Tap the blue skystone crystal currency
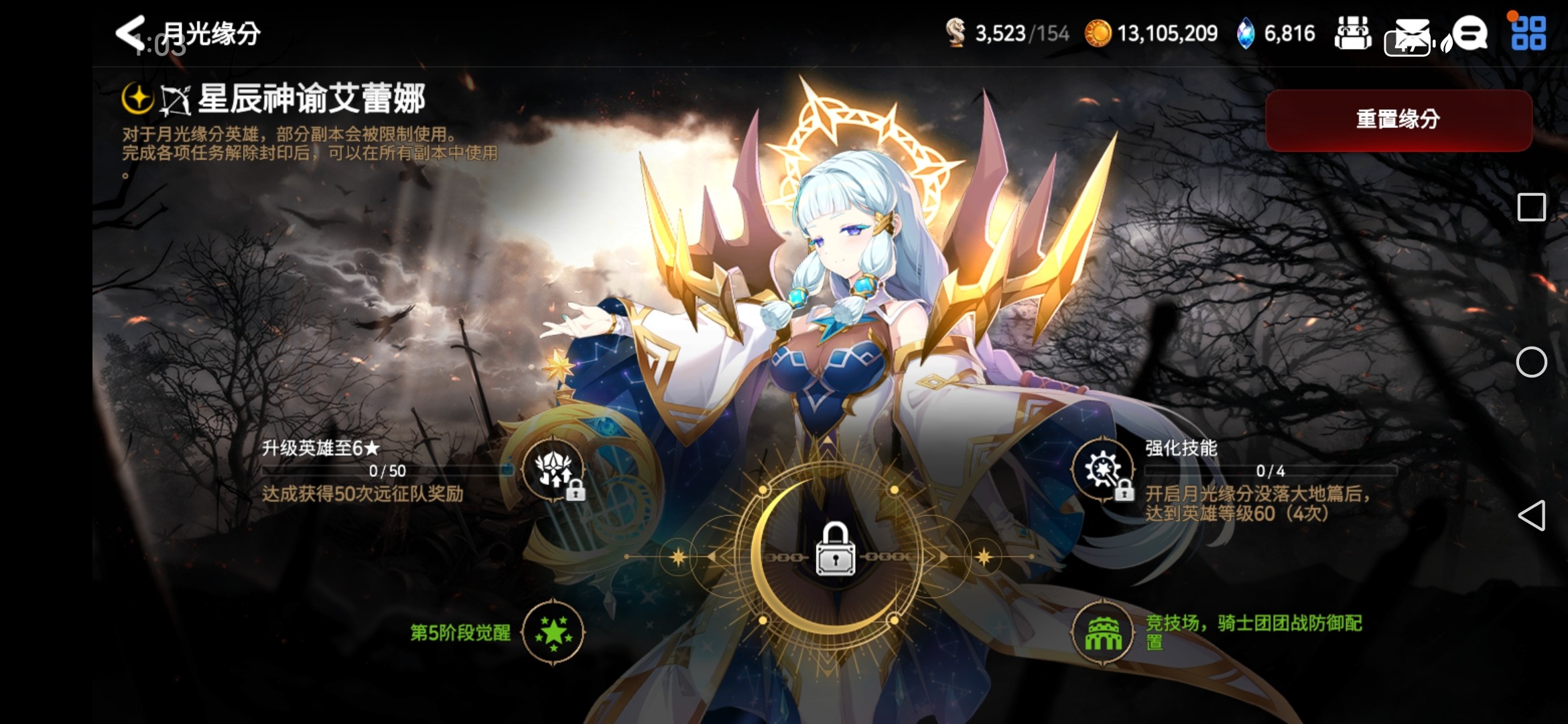The height and width of the screenshot is (724, 1568). (1245, 34)
